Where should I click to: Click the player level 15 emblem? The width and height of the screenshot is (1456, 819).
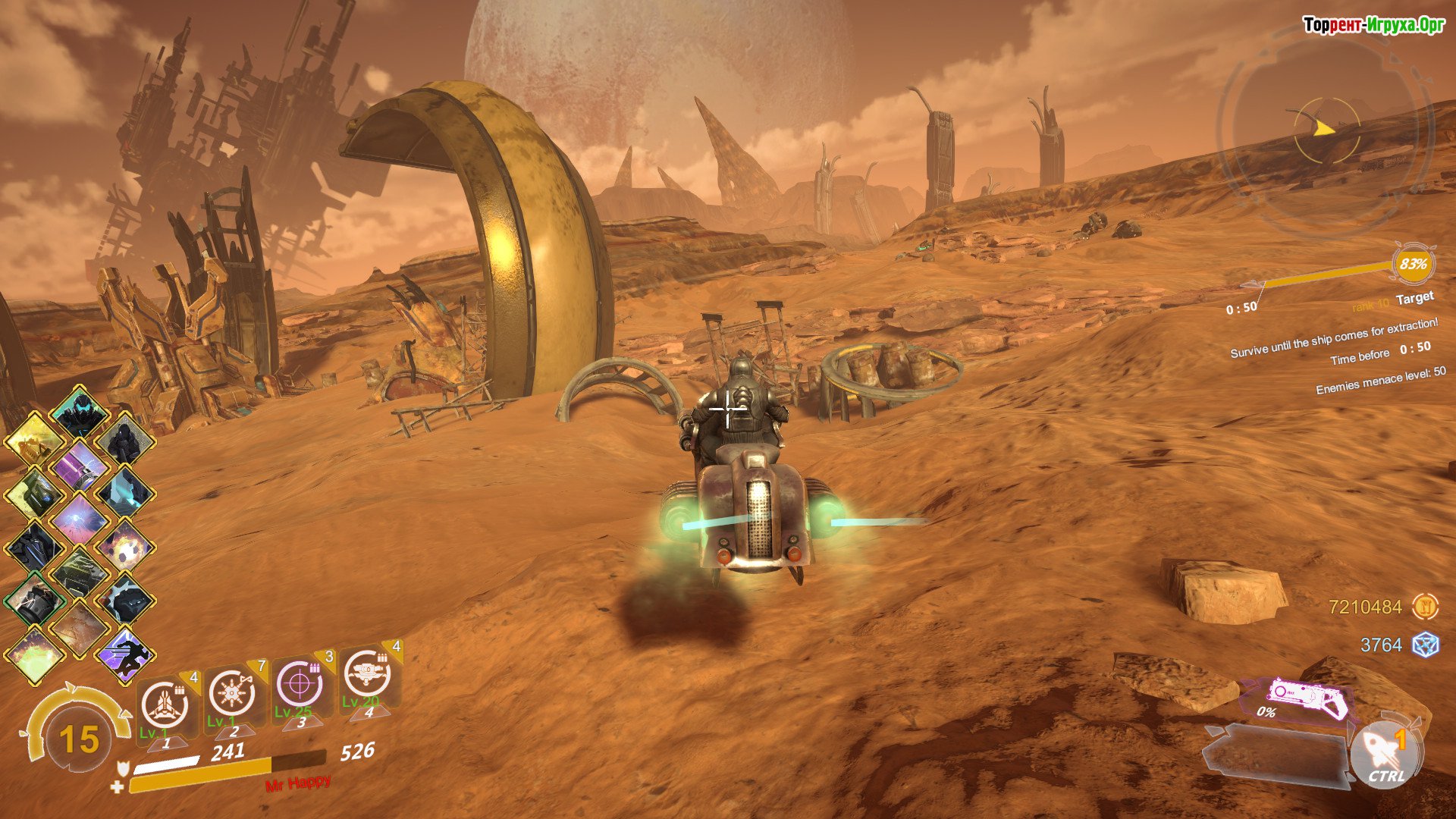pyautogui.click(x=79, y=739)
